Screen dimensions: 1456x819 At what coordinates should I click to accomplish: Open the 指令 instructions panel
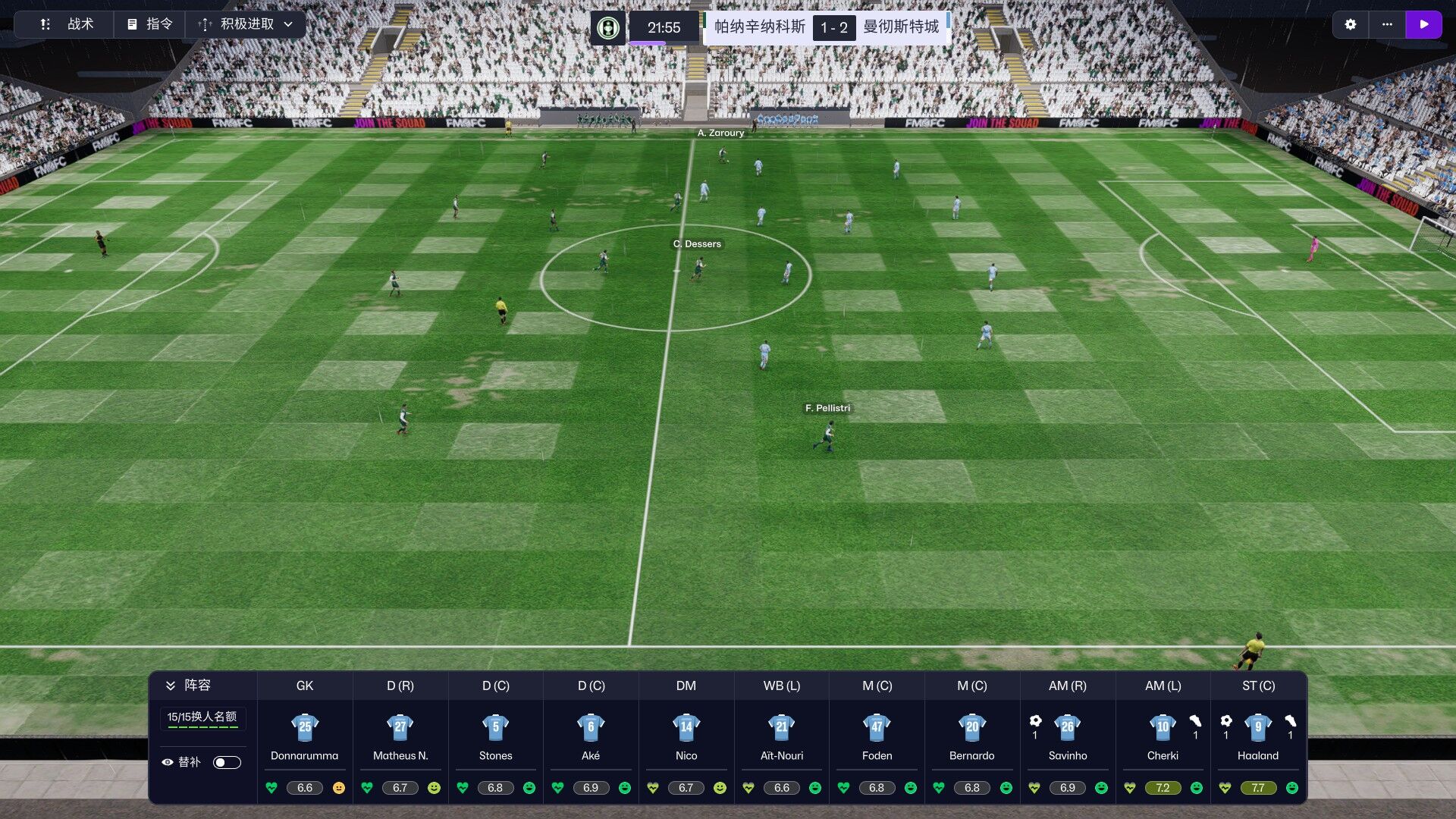coord(149,24)
